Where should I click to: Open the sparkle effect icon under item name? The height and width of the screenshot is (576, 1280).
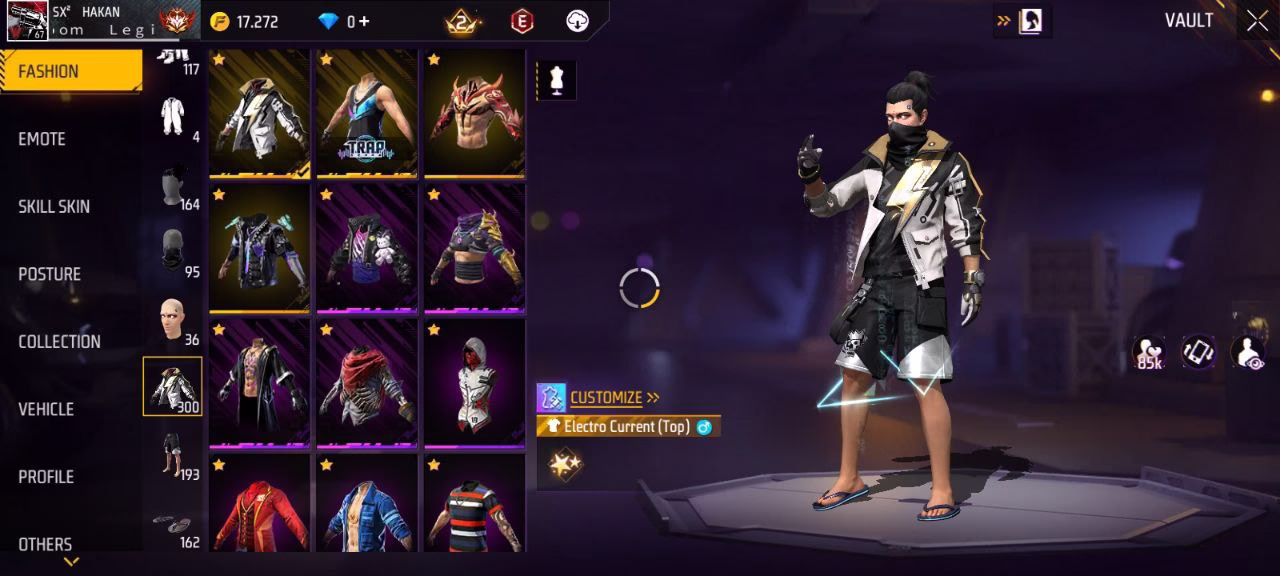(x=565, y=463)
